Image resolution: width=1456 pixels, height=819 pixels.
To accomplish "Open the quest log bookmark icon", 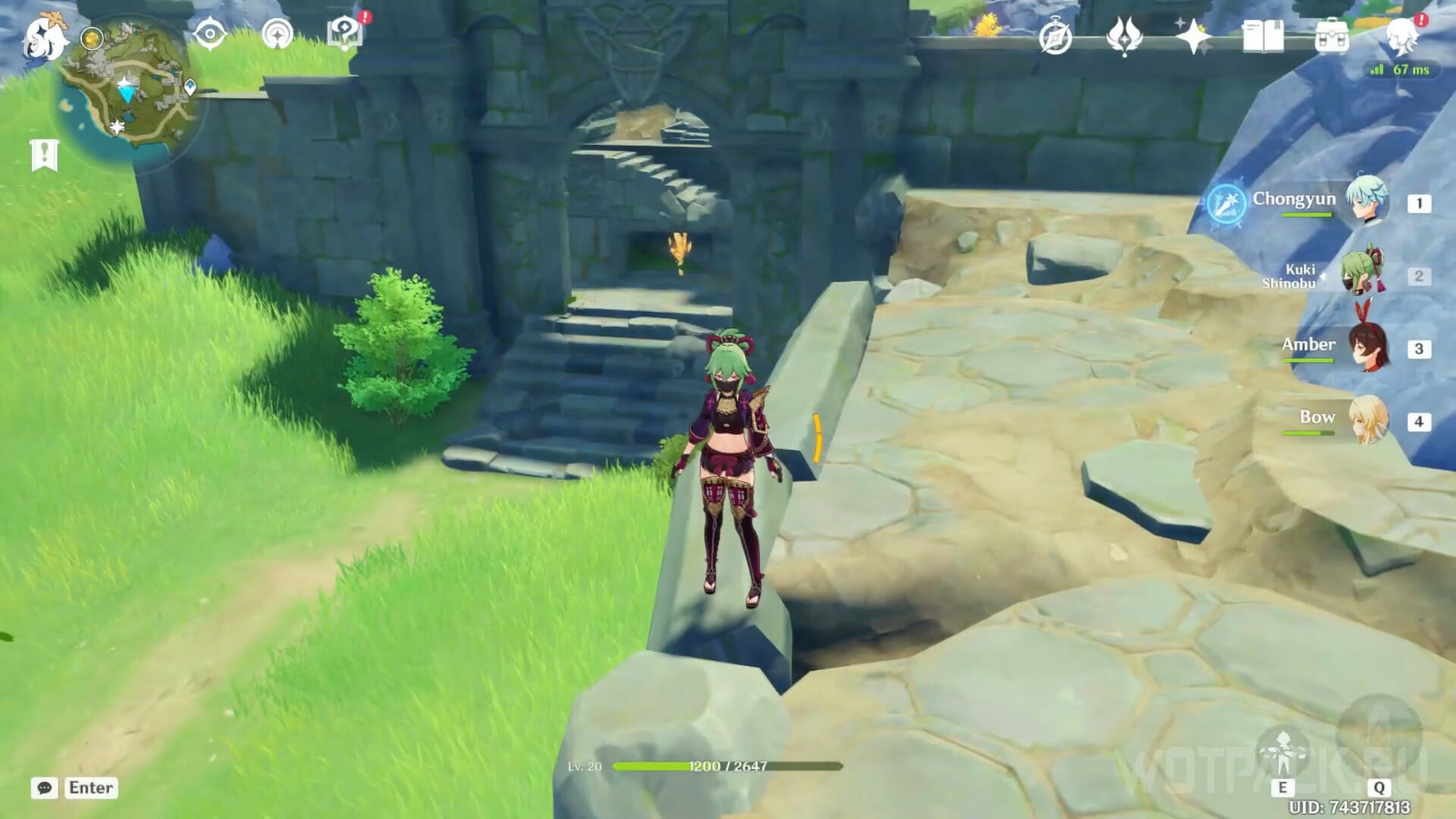I will coord(45,155).
